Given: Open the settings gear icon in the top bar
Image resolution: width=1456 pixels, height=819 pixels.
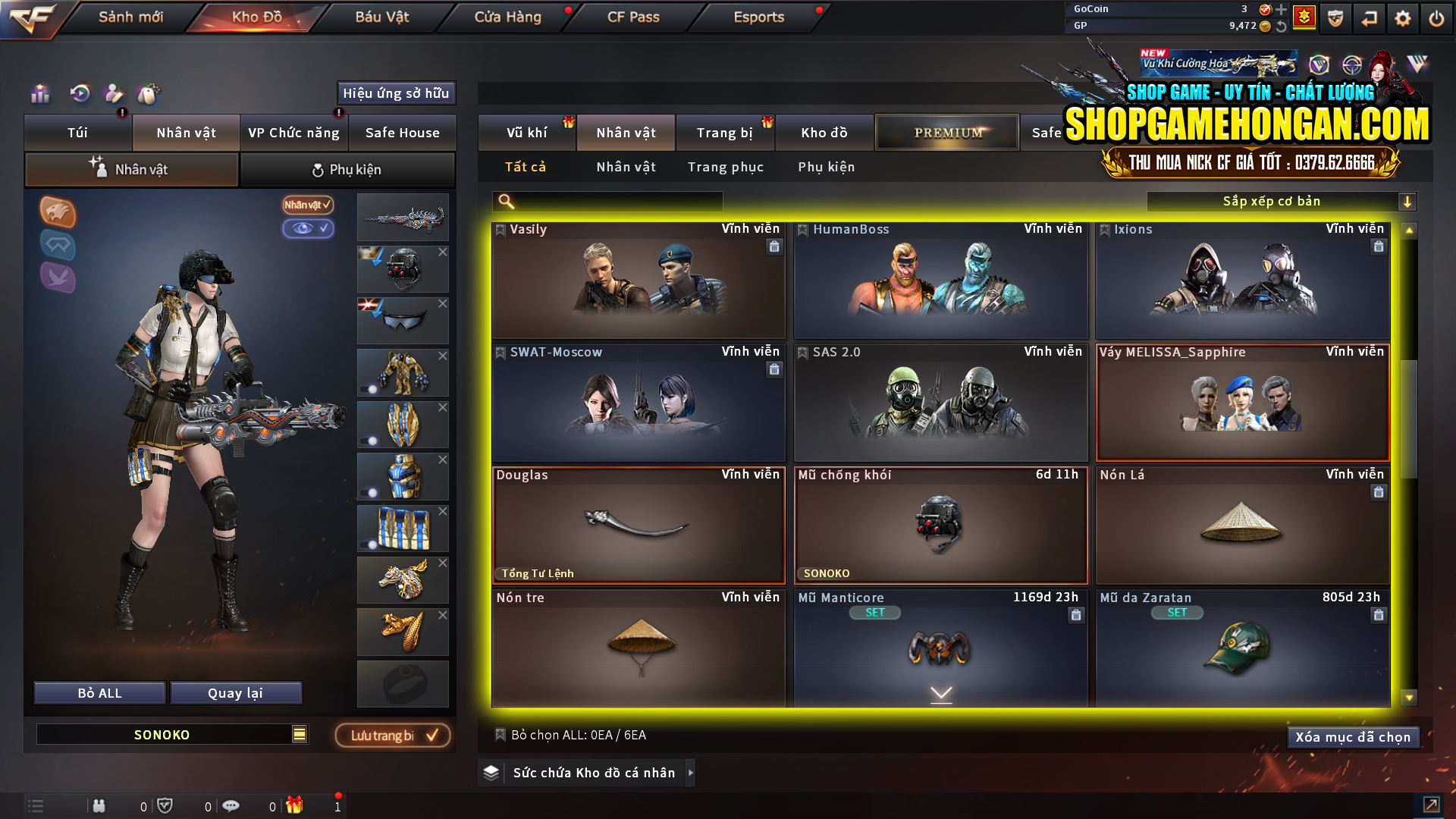Looking at the screenshot, I should tap(1402, 17).
